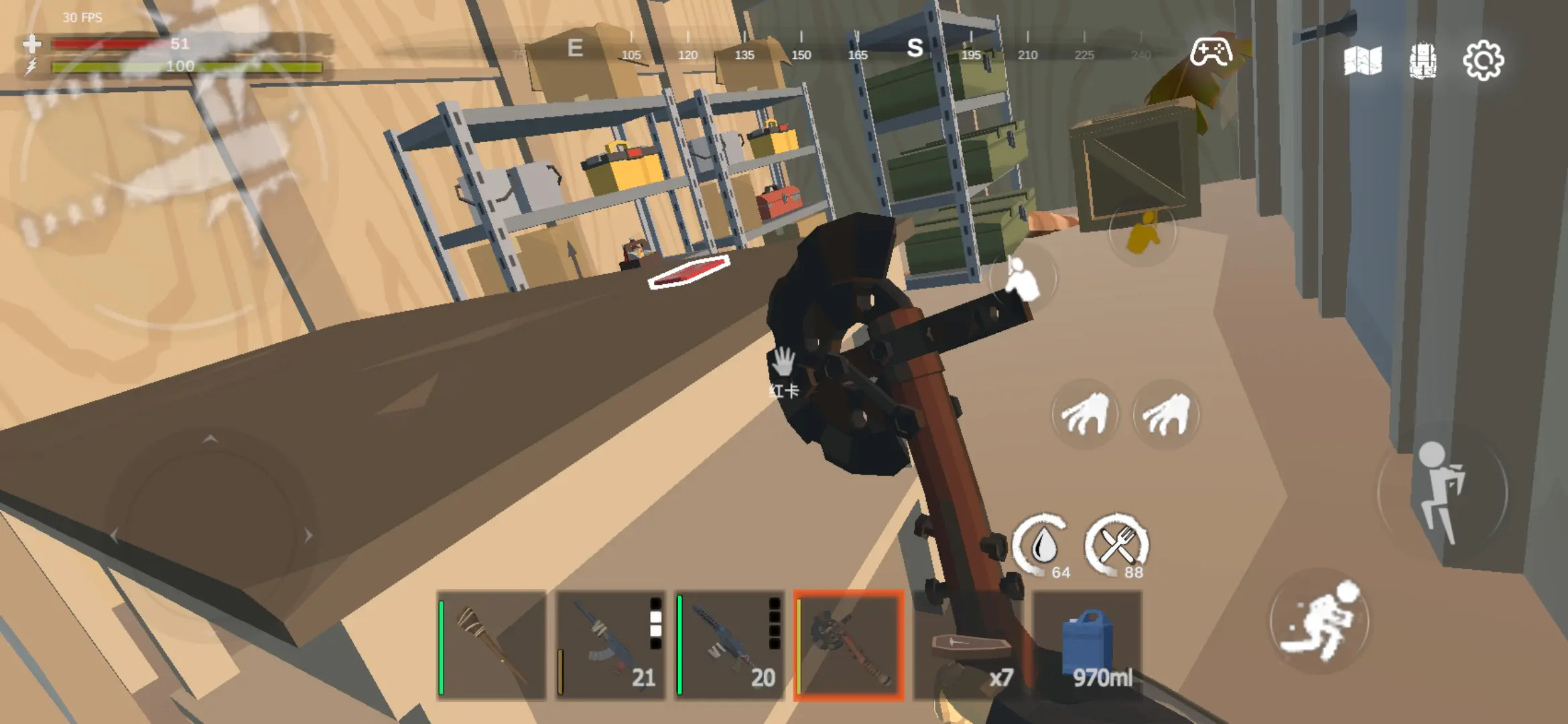
Task: Toggle the crouch stance button
Action: tap(1442, 493)
